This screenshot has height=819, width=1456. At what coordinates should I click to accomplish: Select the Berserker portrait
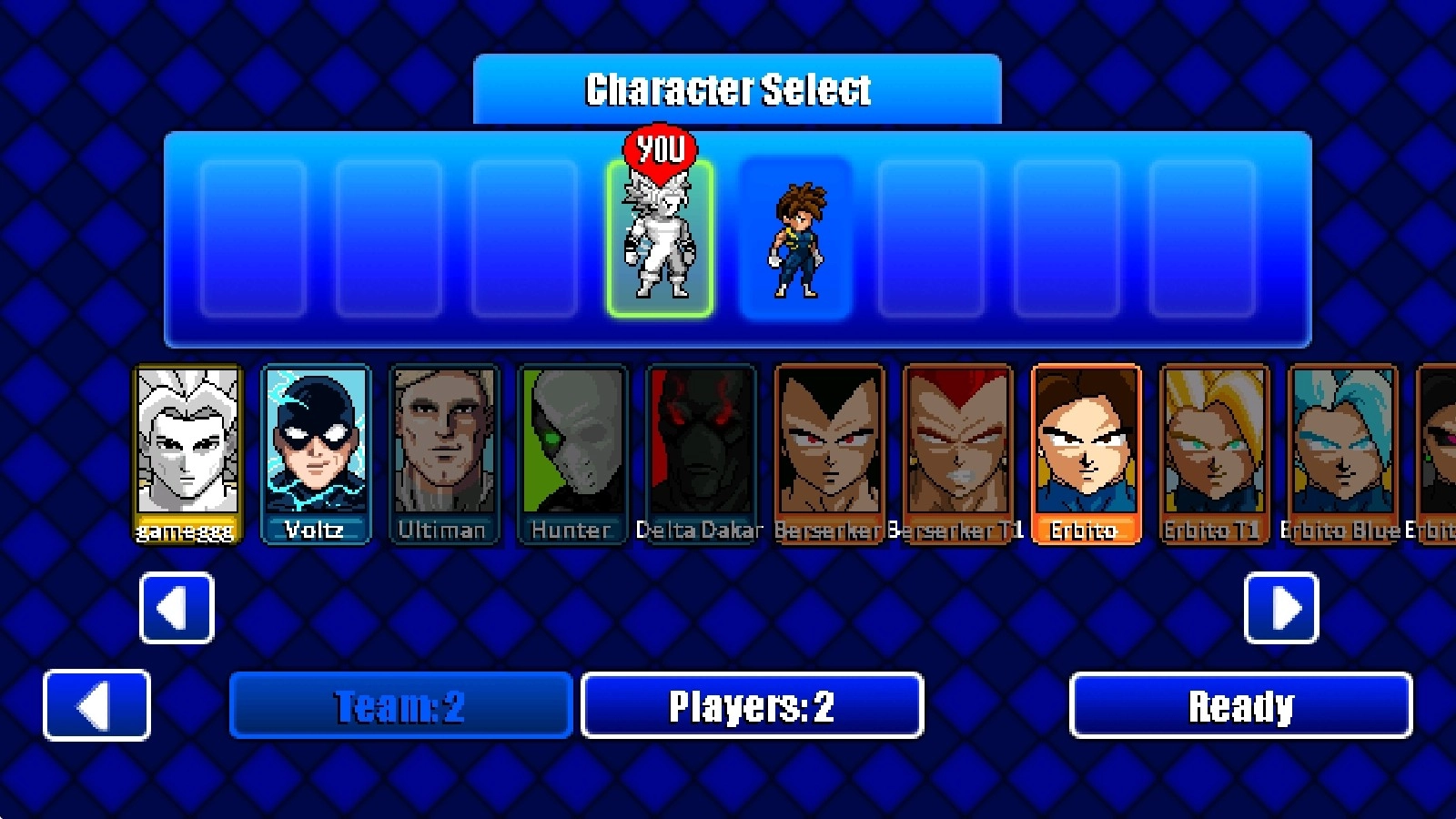point(828,453)
